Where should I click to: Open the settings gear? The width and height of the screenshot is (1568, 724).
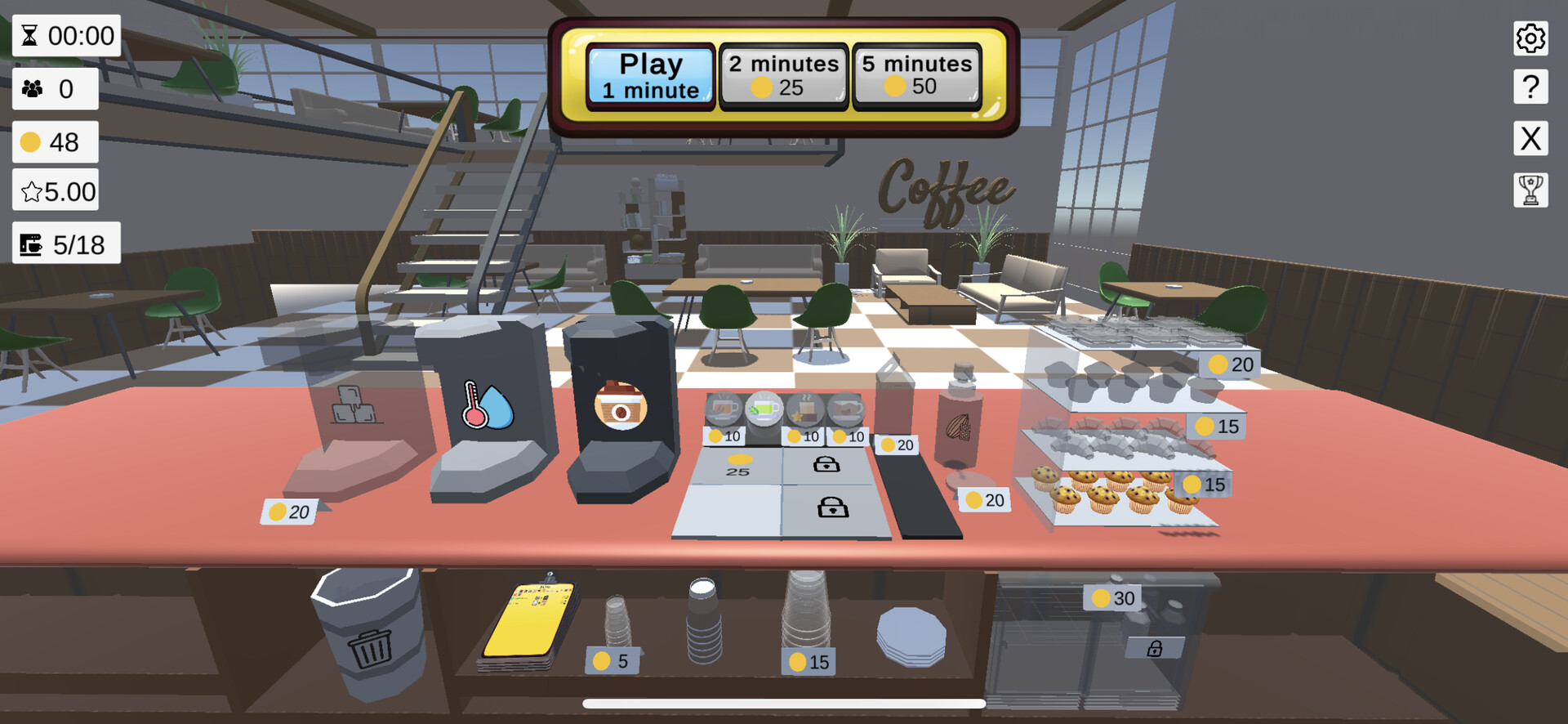1531,38
